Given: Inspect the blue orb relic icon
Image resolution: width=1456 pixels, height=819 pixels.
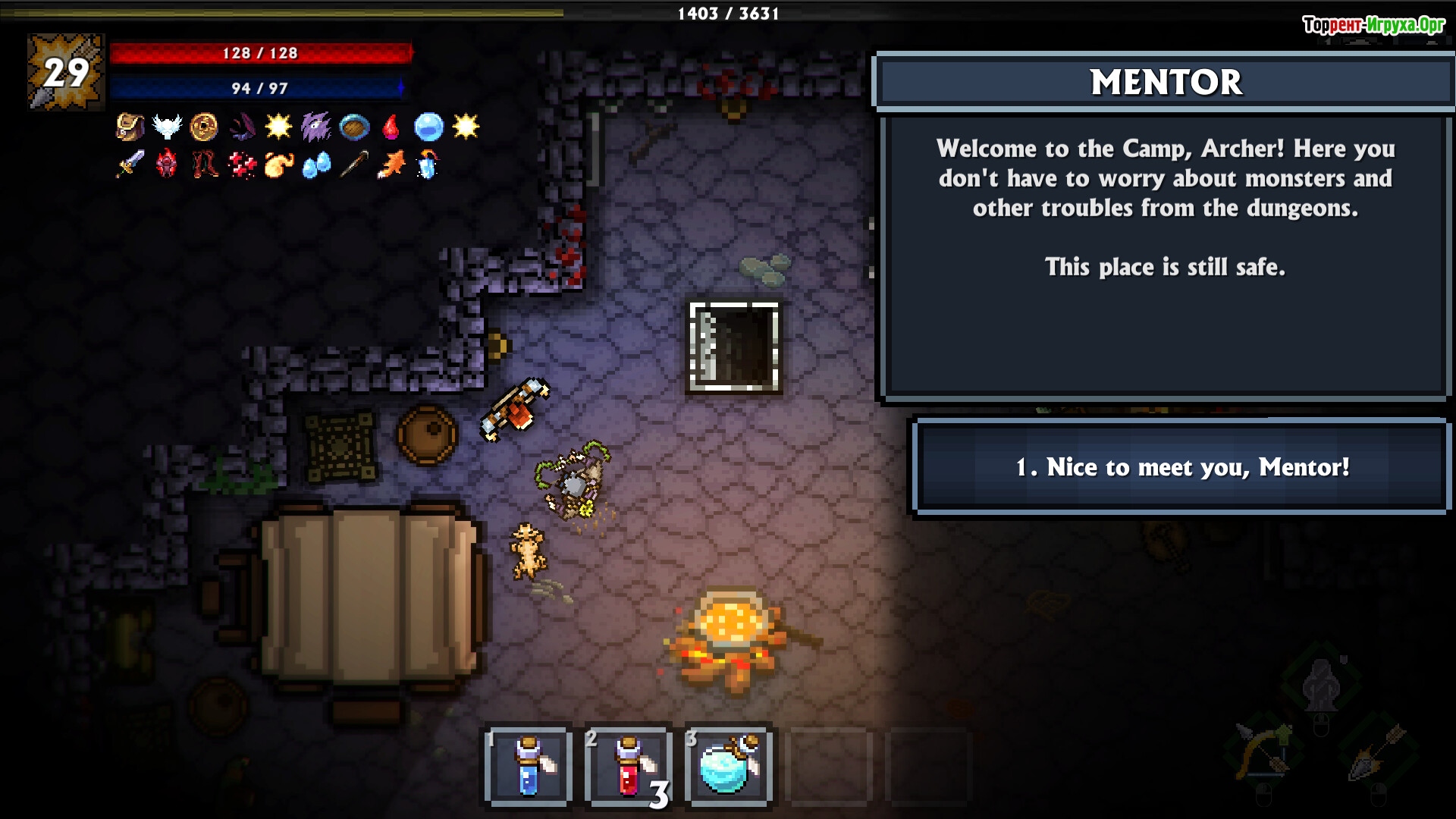Looking at the screenshot, I should pyautogui.click(x=428, y=127).
